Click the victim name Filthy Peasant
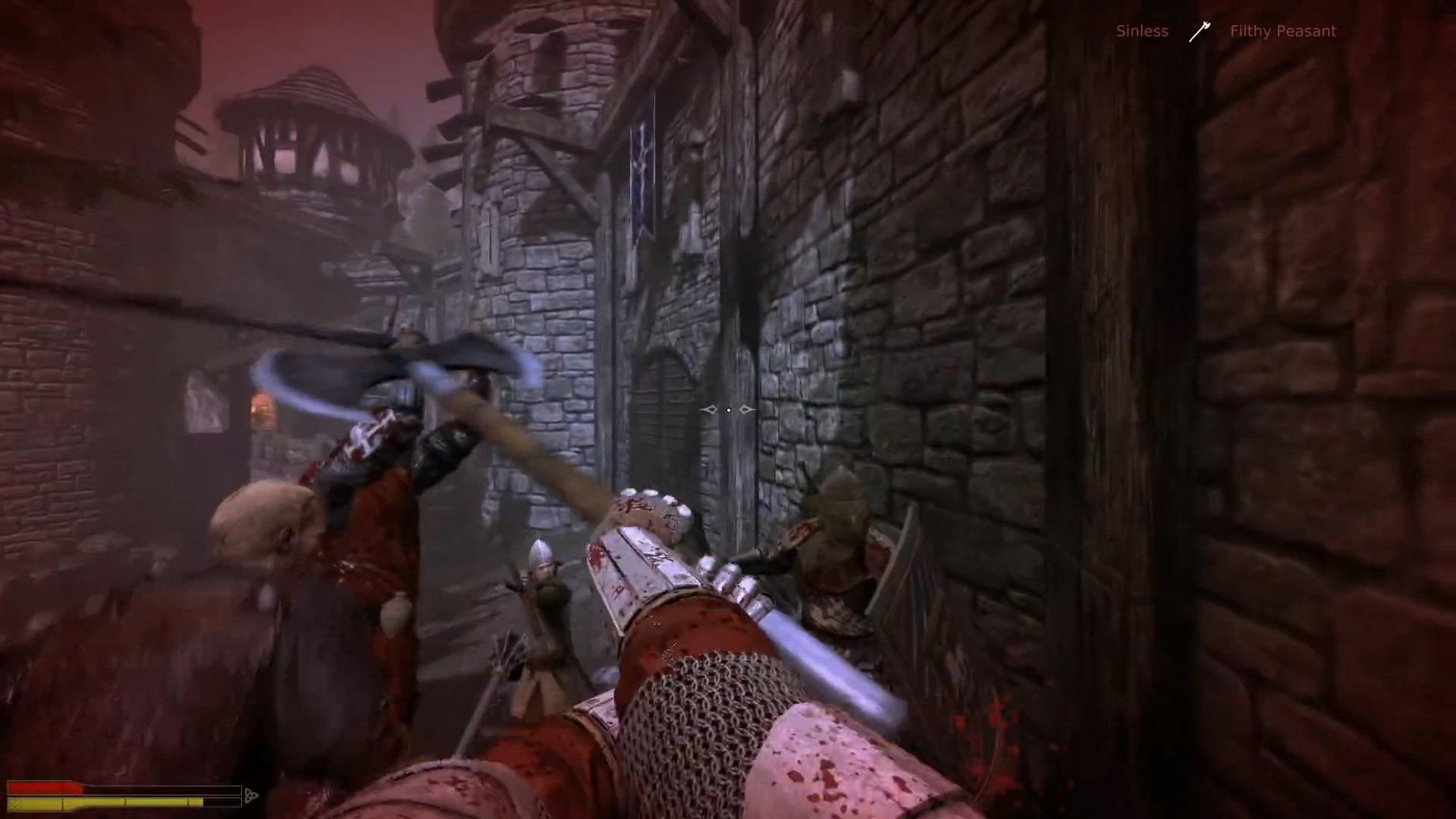1456x819 pixels. (x=1283, y=31)
